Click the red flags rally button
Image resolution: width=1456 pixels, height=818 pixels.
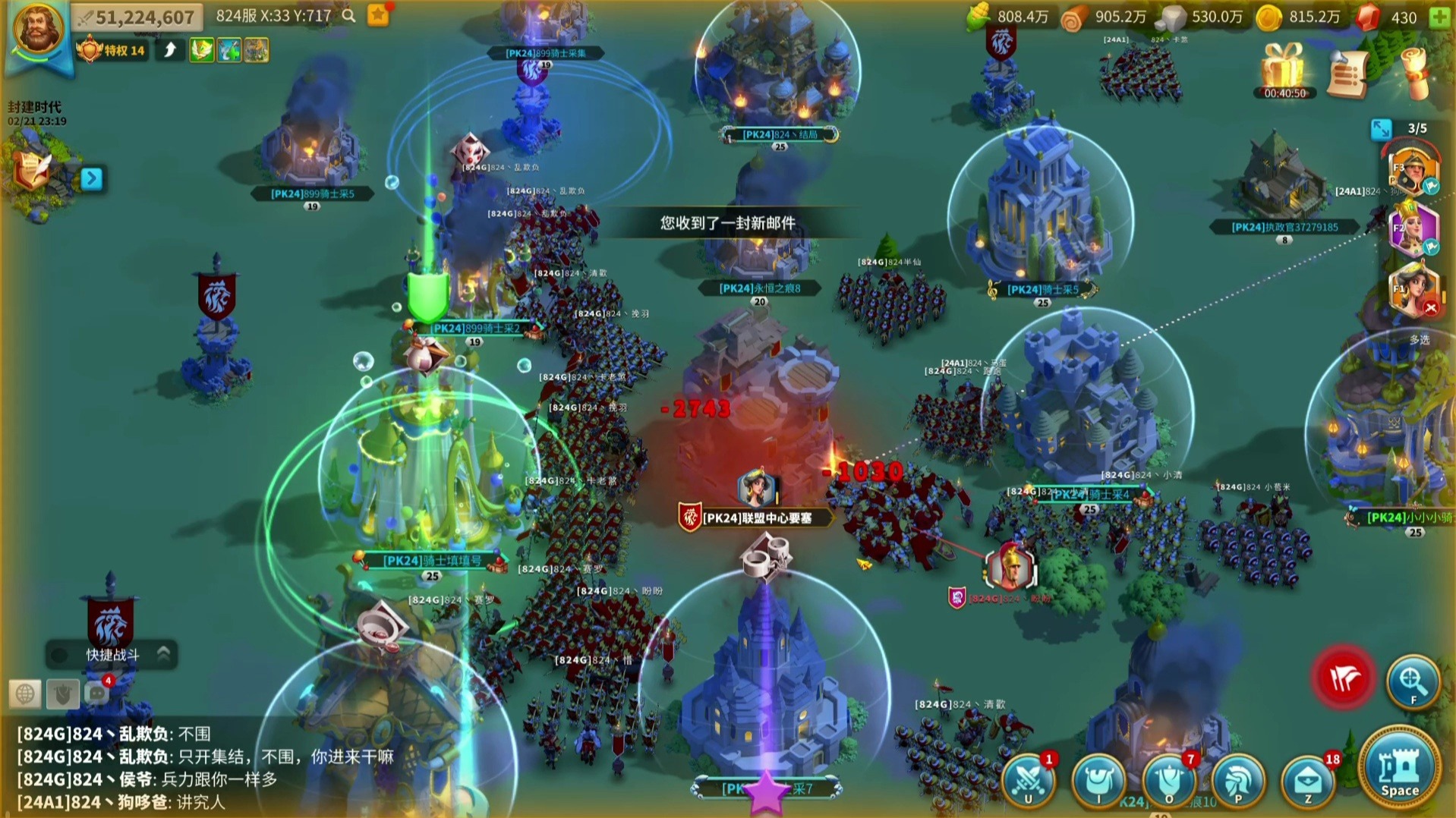pos(1344,679)
